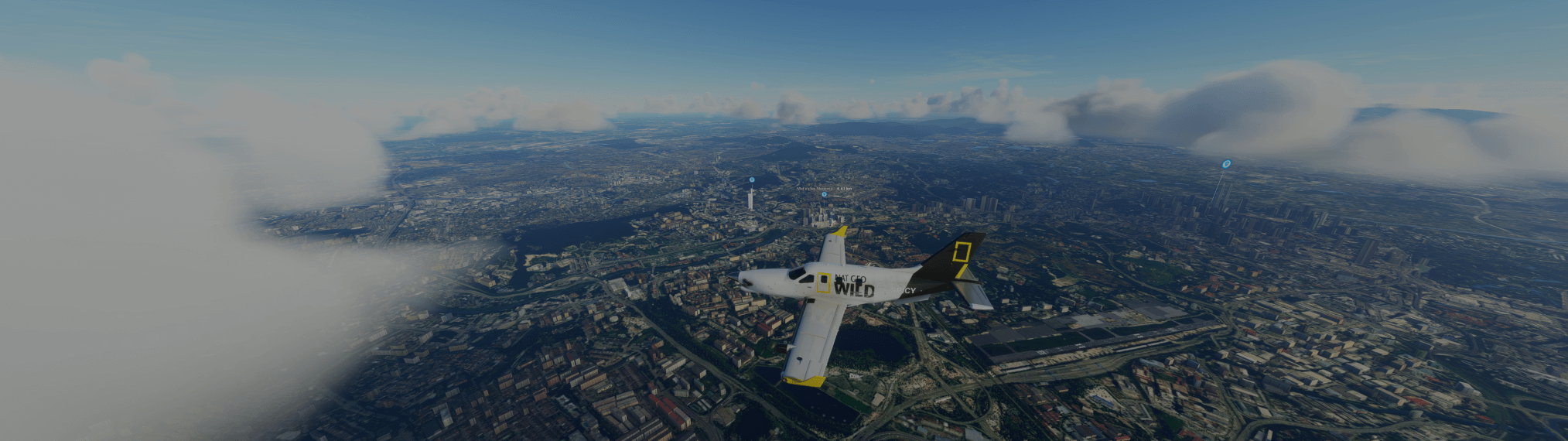Click the POI marker above the tall white tower

pyautogui.click(x=752, y=179)
